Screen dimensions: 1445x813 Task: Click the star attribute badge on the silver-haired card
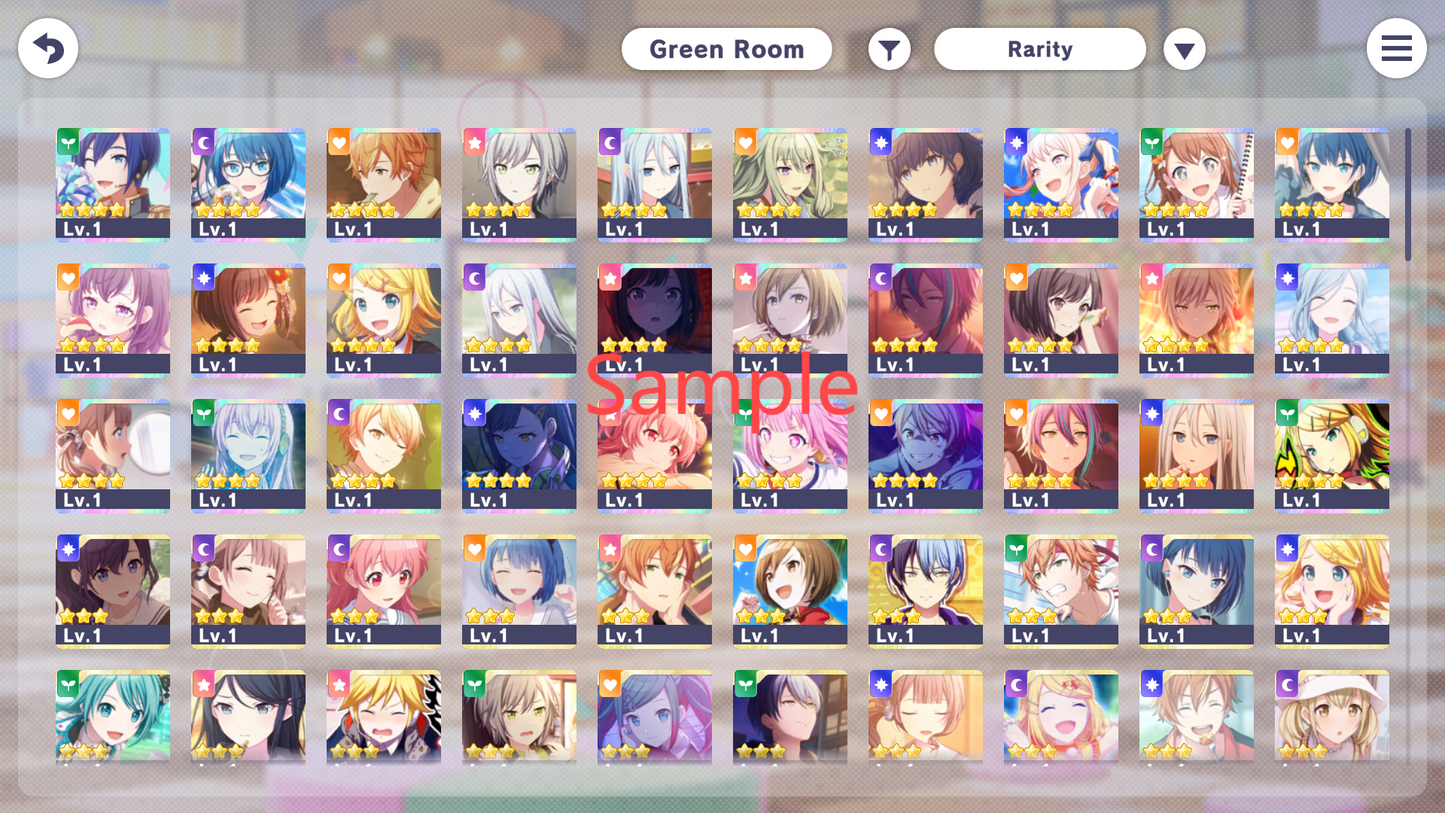(472, 142)
